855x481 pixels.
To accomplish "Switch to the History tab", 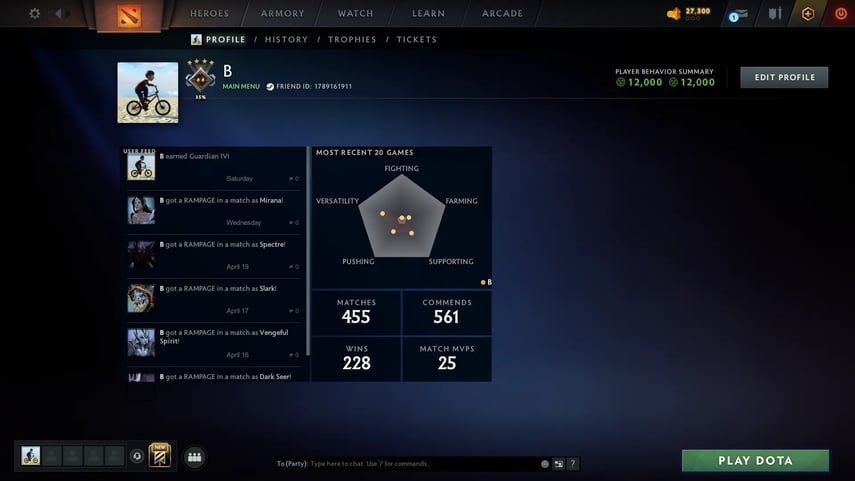I will [x=286, y=40].
